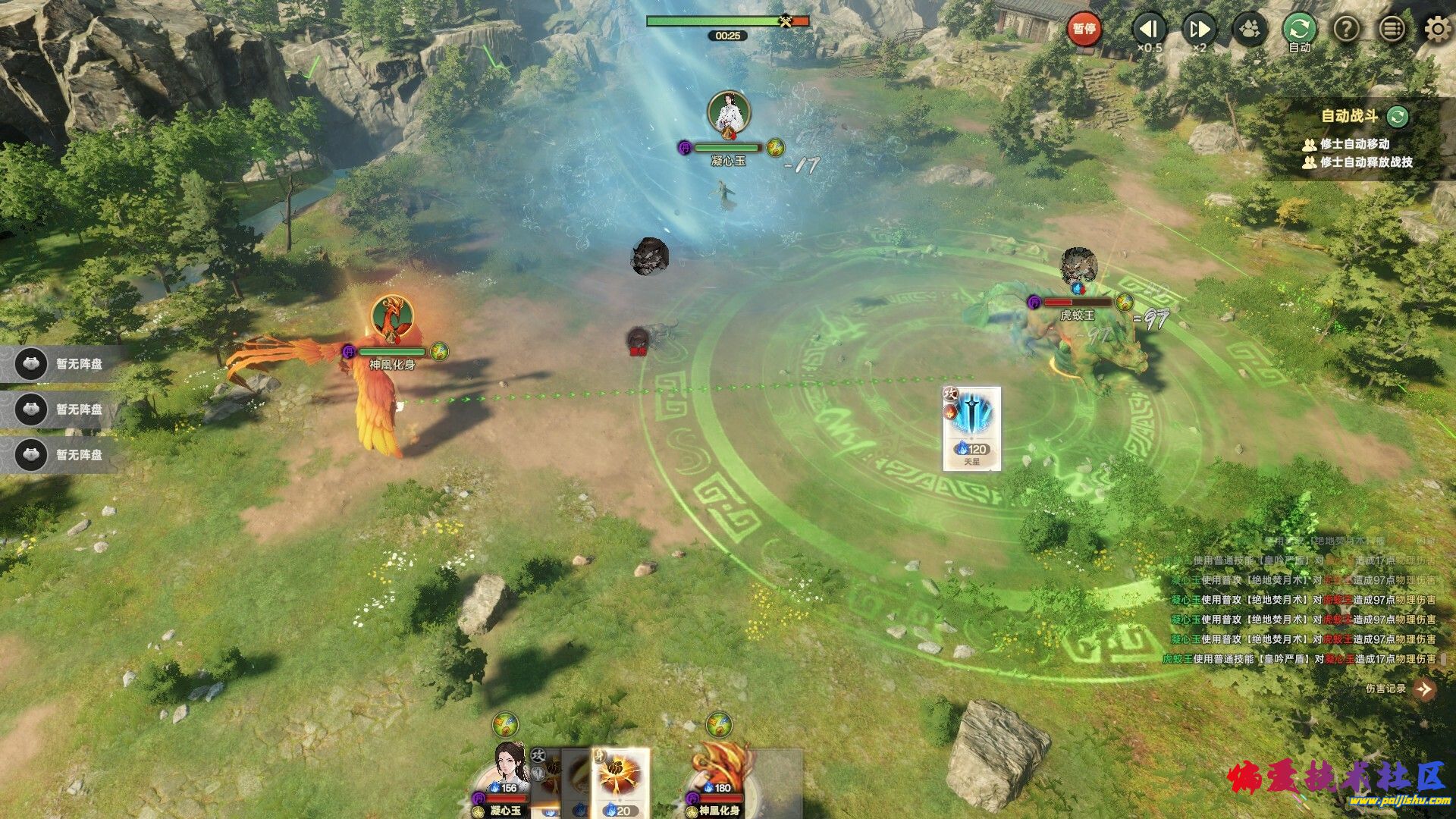This screenshot has width=1456, height=819.
Task: Open the 伤害记录 damage log arrow
Action: (x=1424, y=689)
